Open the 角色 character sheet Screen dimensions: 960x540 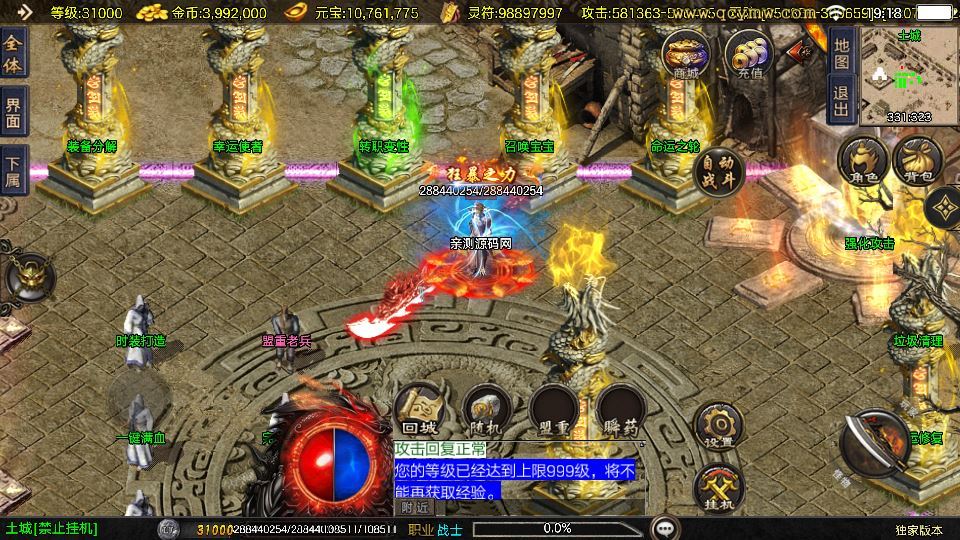[862, 162]
